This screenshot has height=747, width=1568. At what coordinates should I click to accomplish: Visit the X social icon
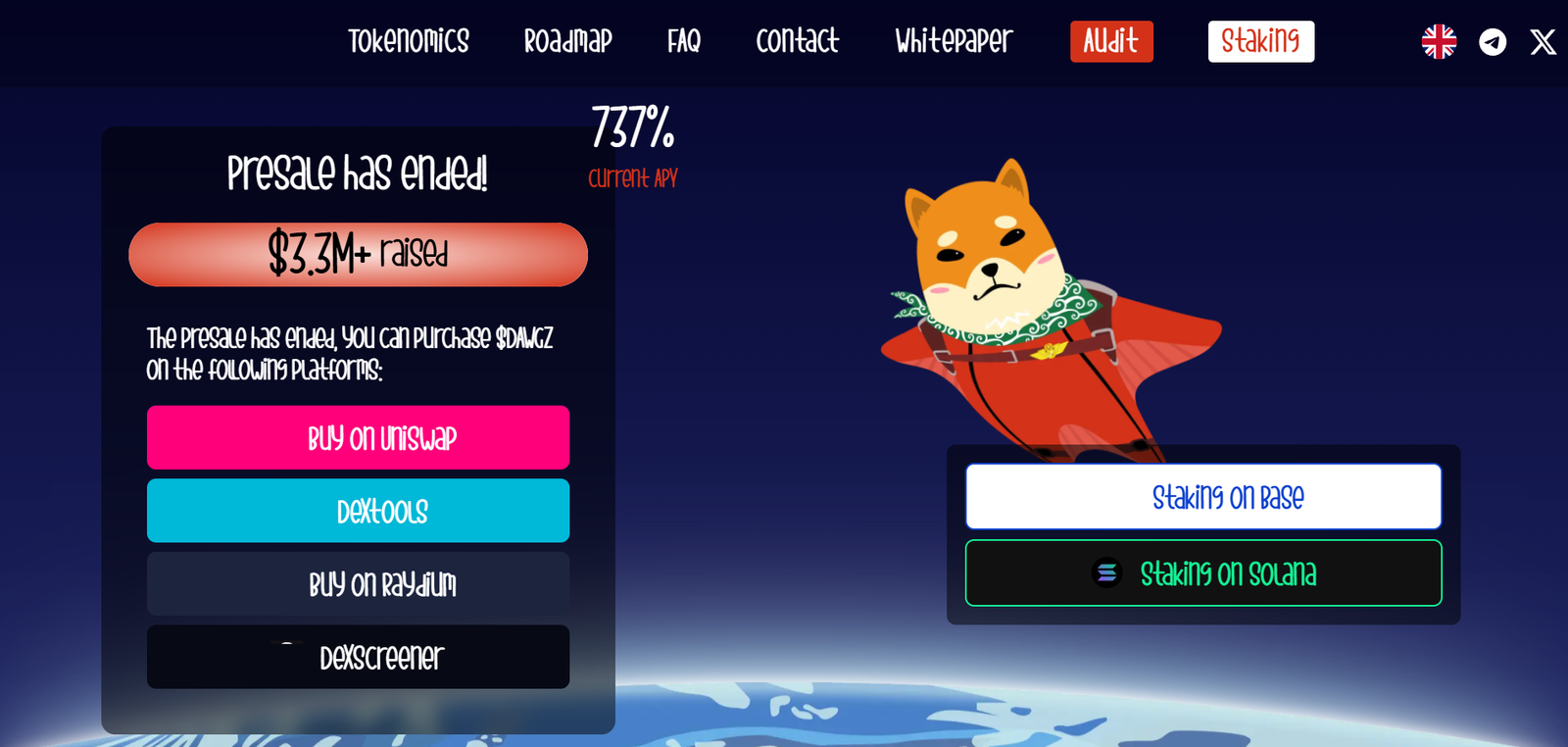point(1543,41)
